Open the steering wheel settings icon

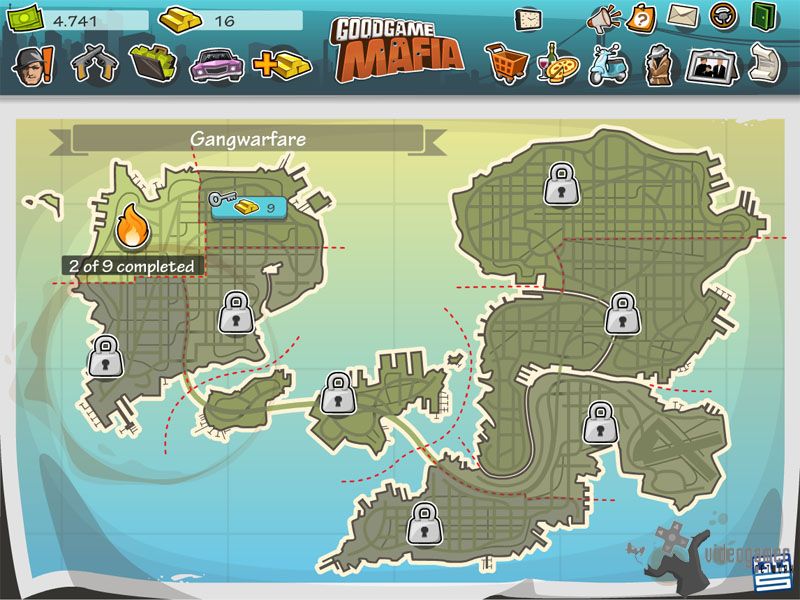723,17
